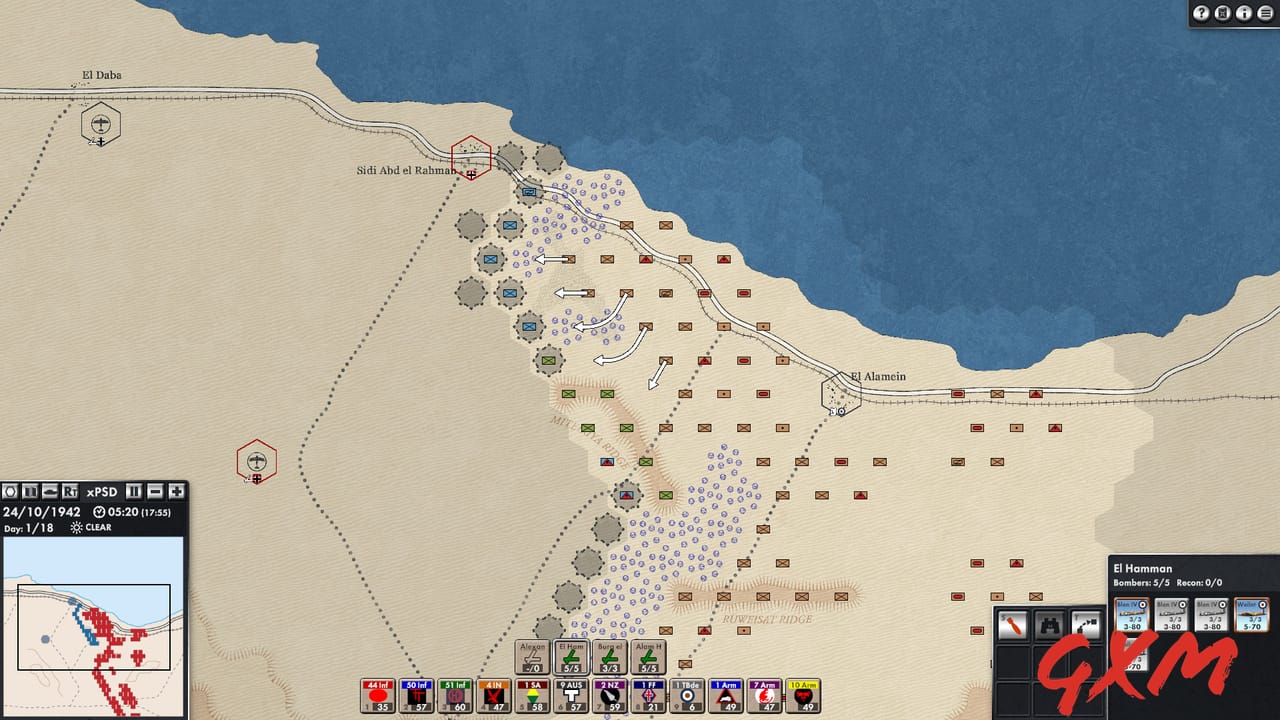
Task: Open the question mark help icon
Action: 1201,13
